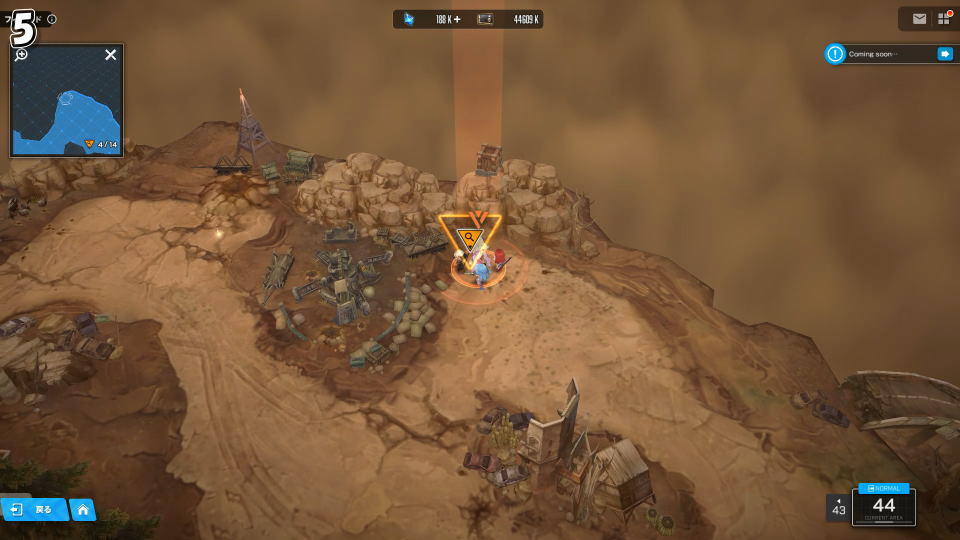
Task: Go back with the 戻る button
Action: coord(34,510)
